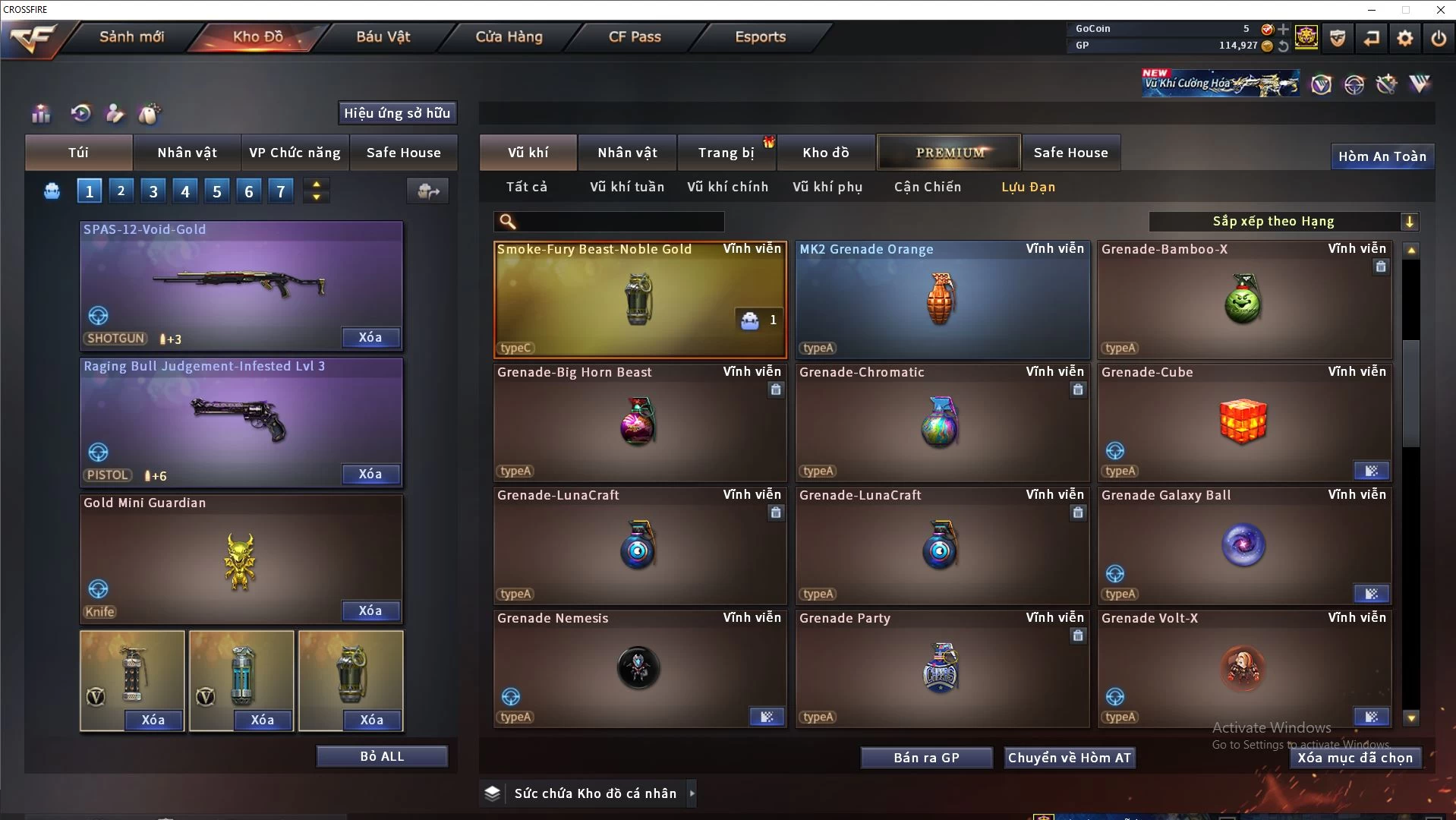Switch to the Nhân vật bag tab
1456x820 pixels.
click(187, 153)
